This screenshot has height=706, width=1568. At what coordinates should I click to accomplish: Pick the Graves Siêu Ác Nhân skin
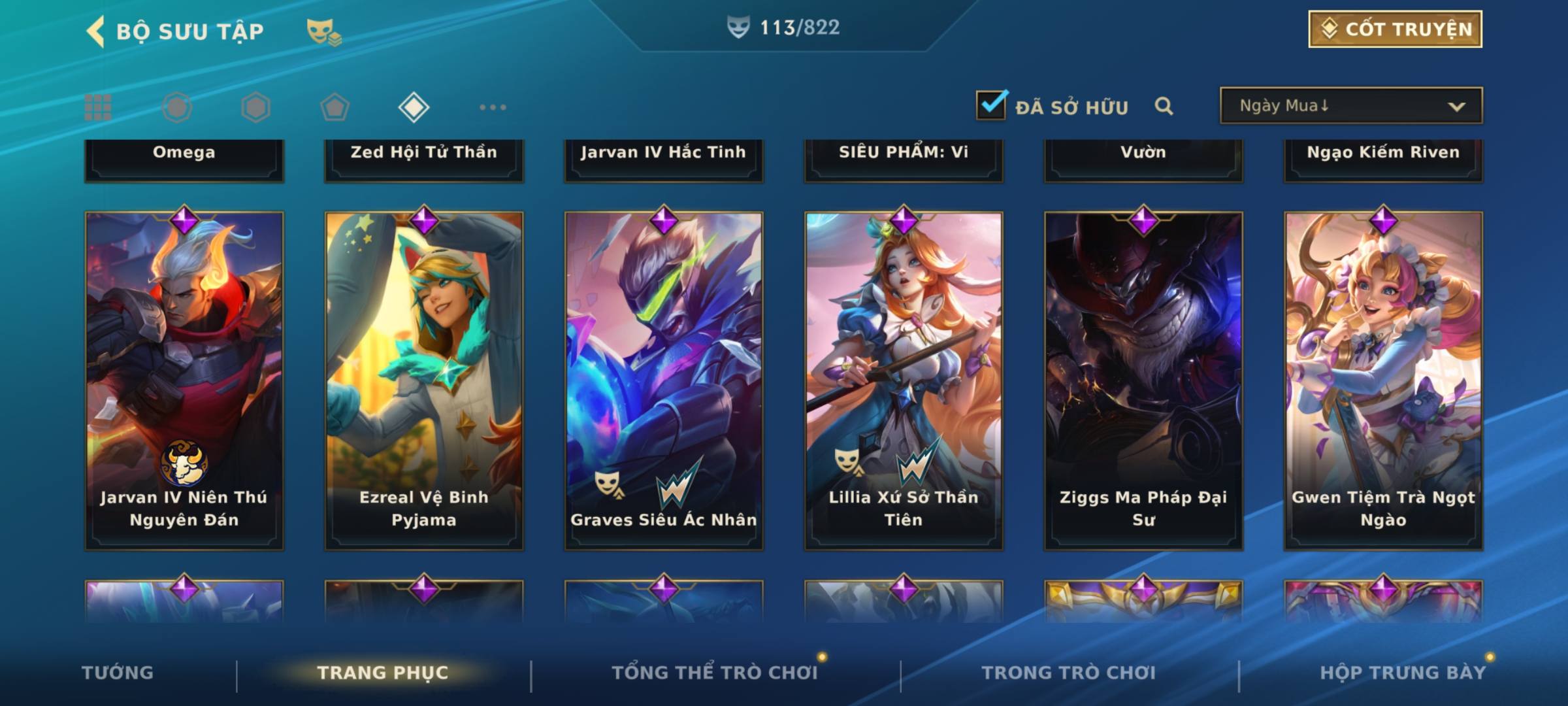(x=664, y=379)
